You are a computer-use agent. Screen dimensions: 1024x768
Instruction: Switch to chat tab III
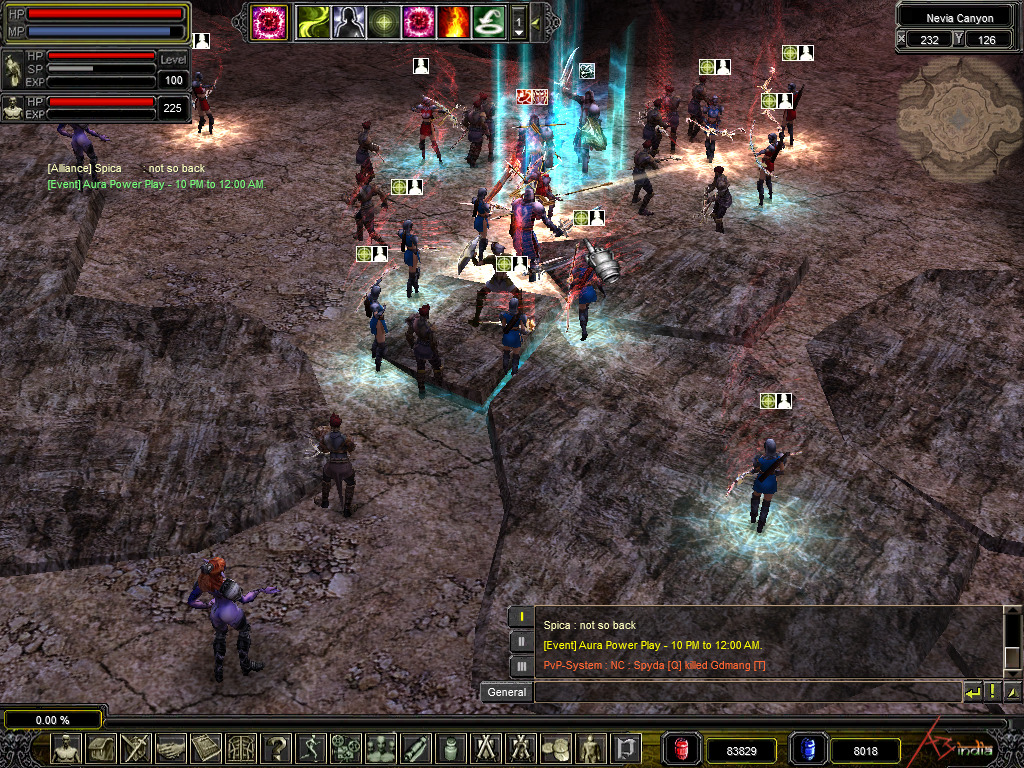click(521, 665)
